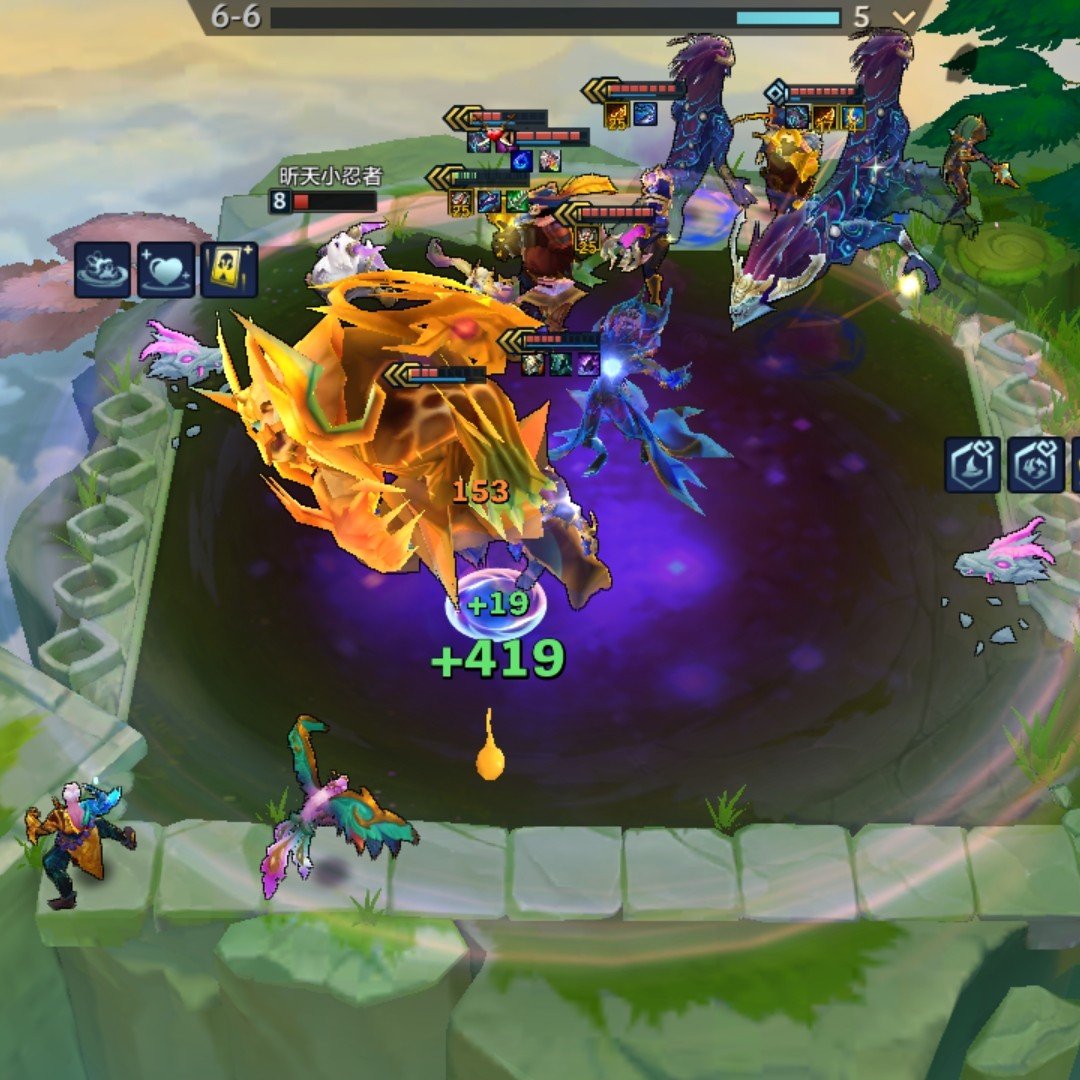Inspect the swirling flame heart-crest augment
This screenshot has width=1080, height=1080.
click(x=1035, y=465)
